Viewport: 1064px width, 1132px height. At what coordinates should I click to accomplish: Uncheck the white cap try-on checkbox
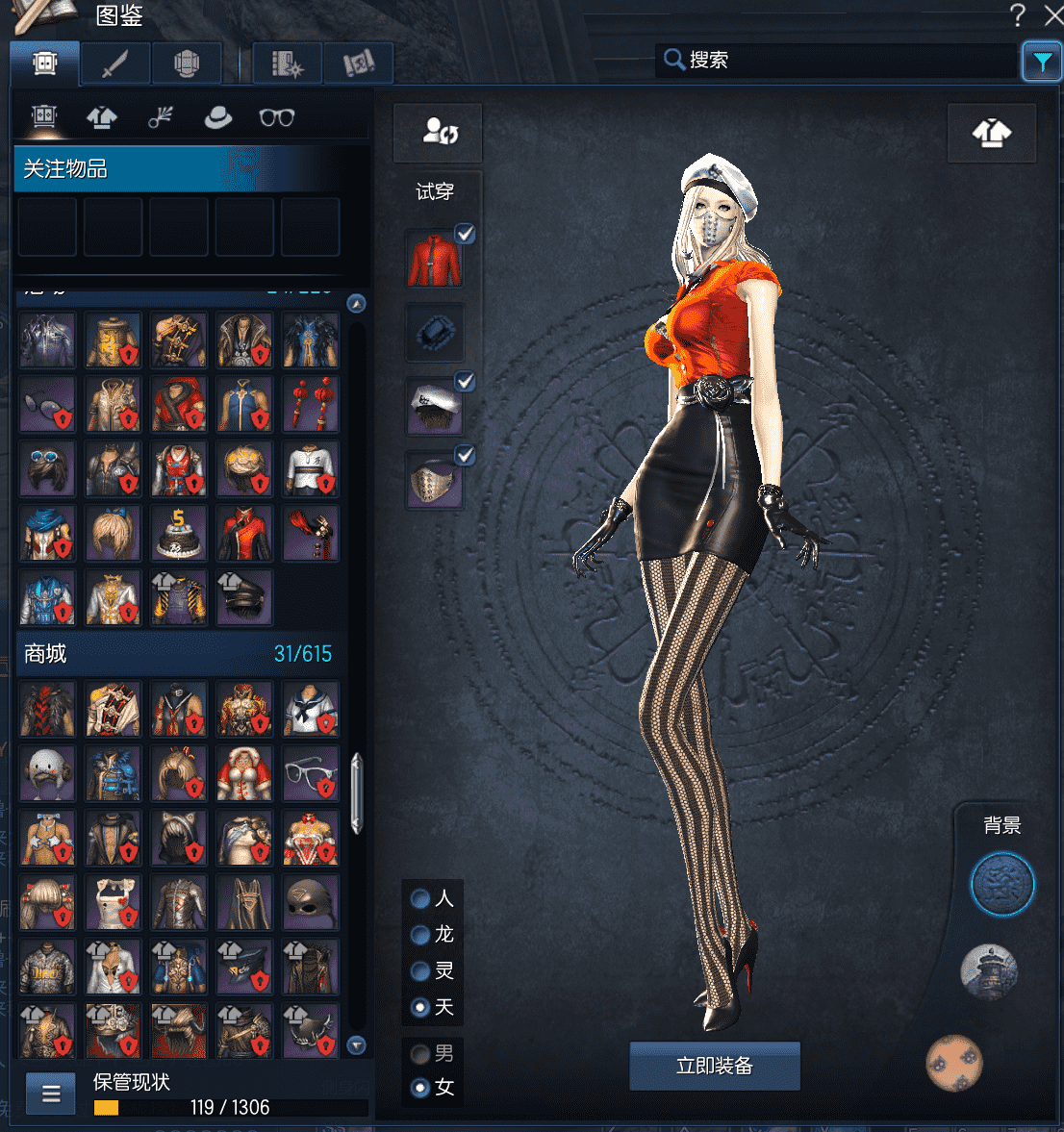pyautogui.click(x=466, y=382)
